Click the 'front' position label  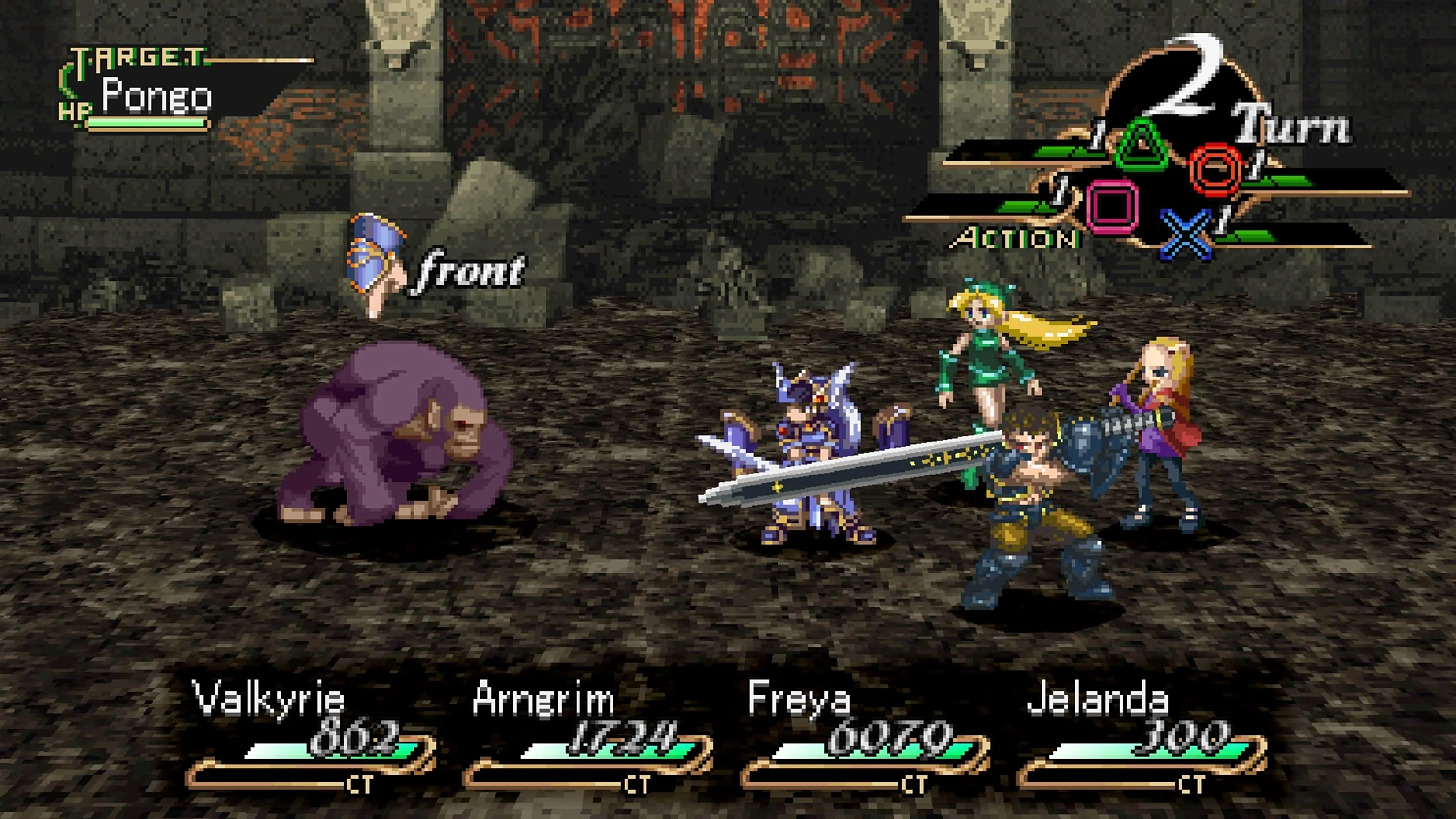click(469, 271)
